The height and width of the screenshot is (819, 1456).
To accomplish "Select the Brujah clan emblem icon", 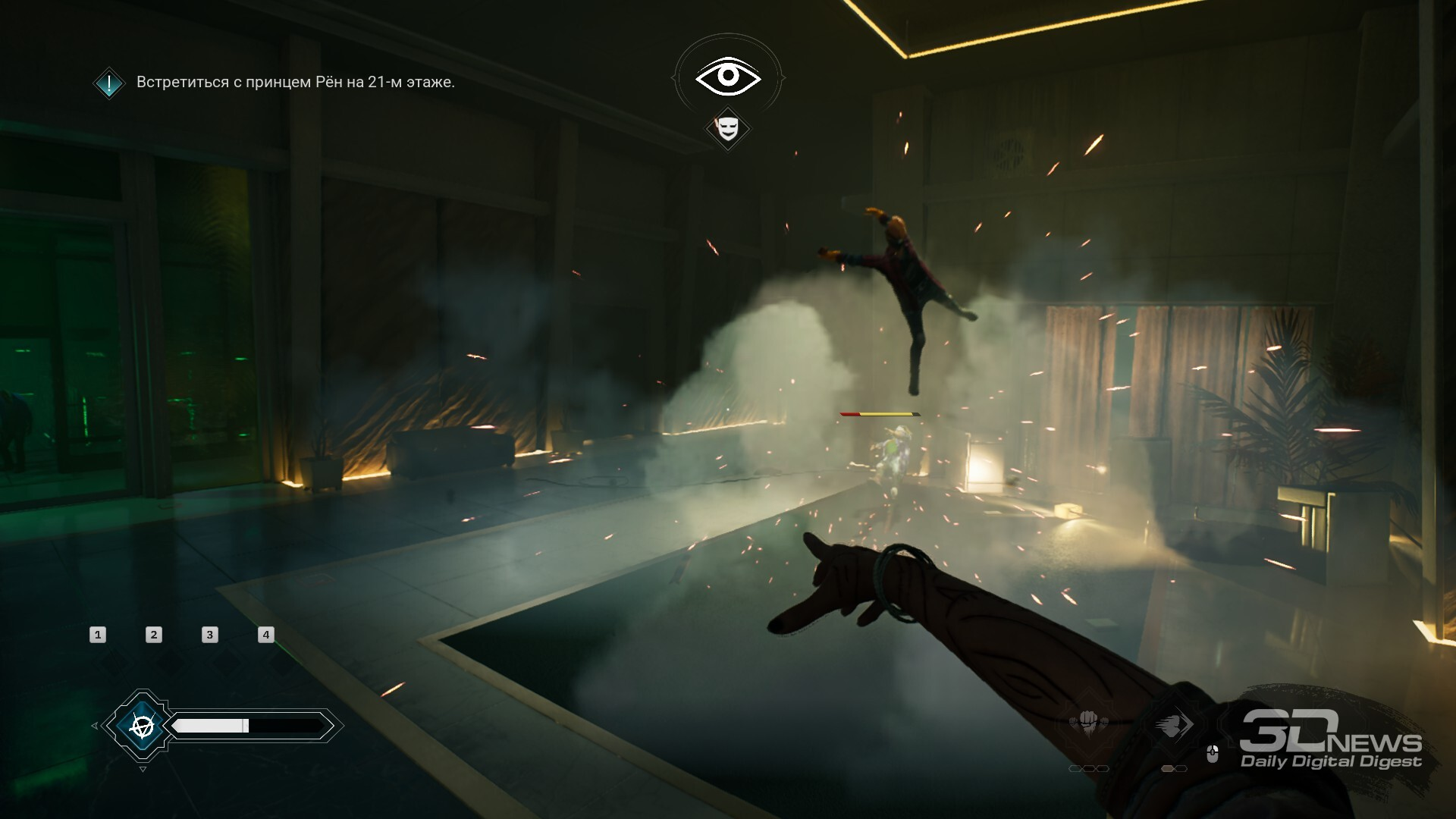I will pos(142,726).
